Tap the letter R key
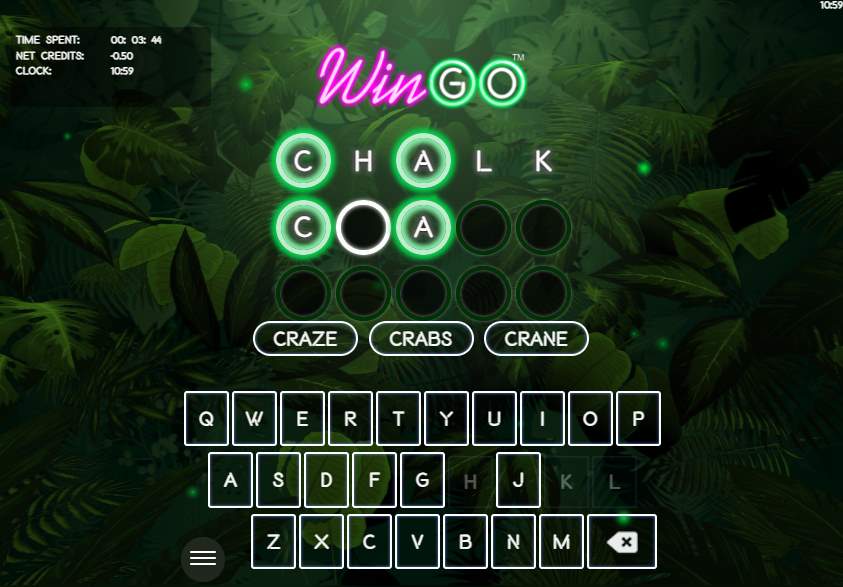 [351, 418]
